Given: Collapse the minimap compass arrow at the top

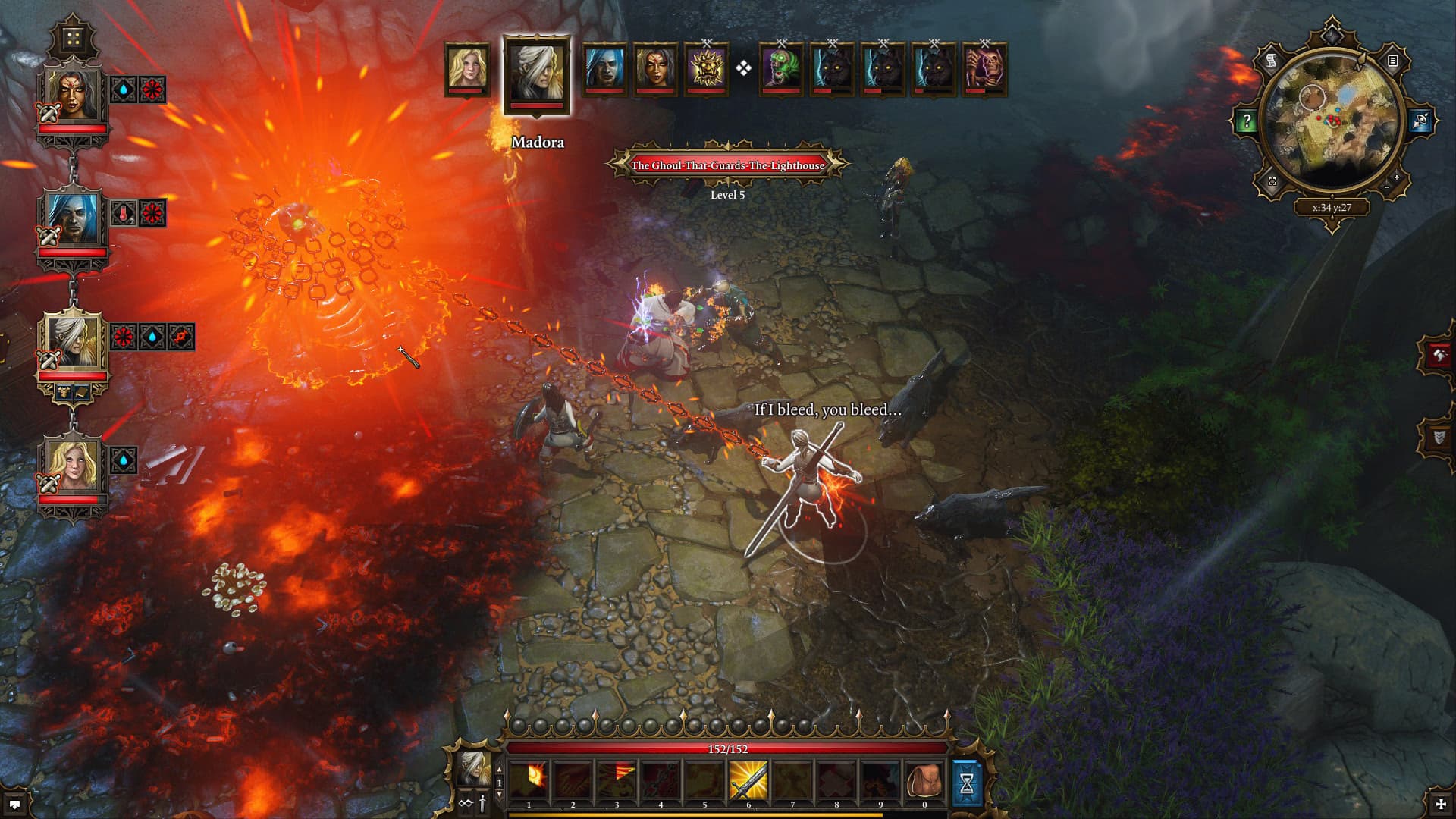Looking at the screenshot, I should pyautogui.click(x=1332, y=35).
